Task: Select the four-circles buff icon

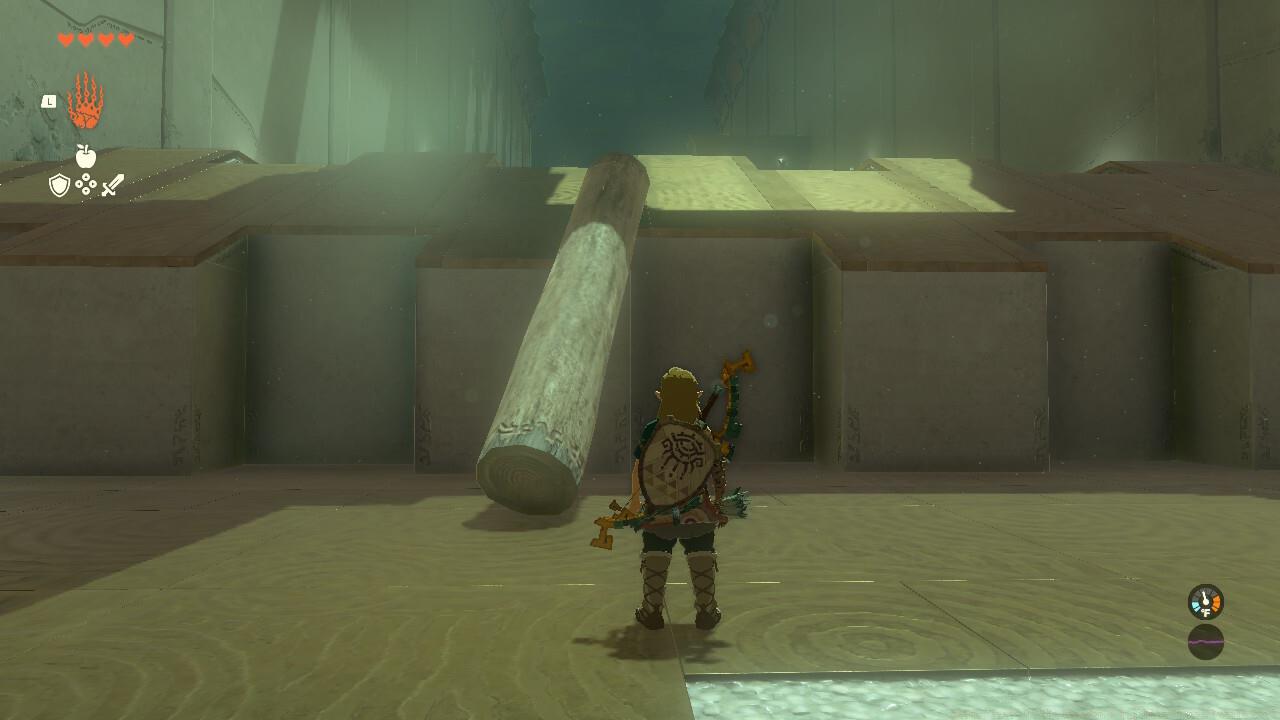Action: point(86,183)
